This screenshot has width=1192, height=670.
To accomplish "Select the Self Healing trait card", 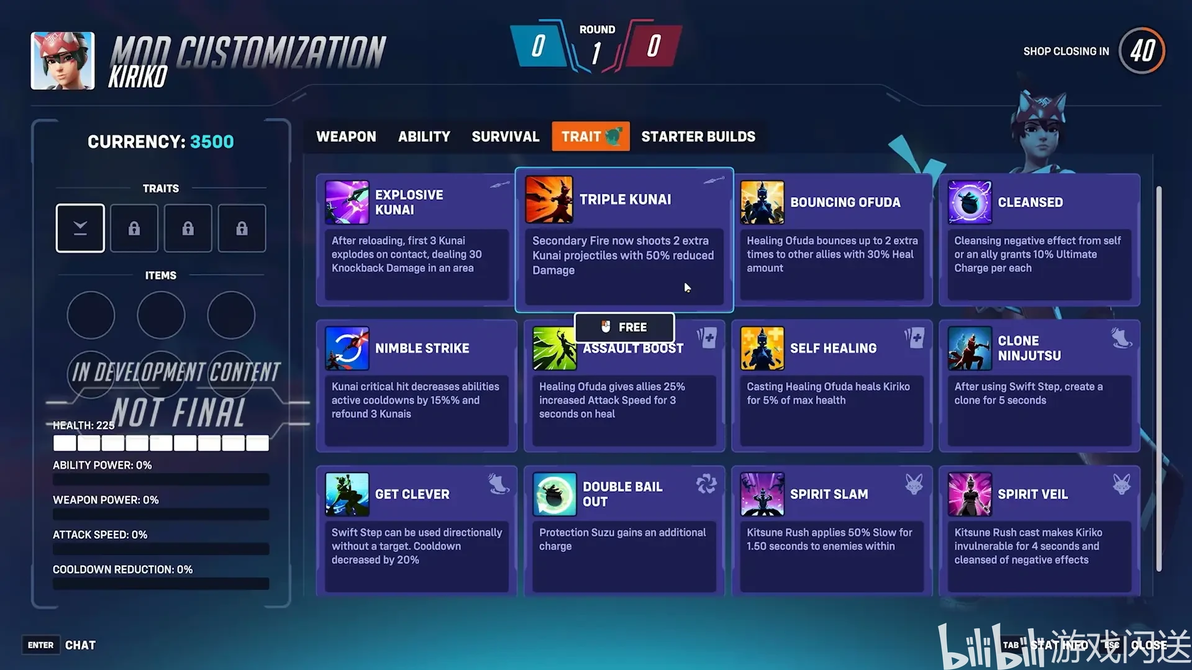I will pyautogui.click(x=832, y=386).
